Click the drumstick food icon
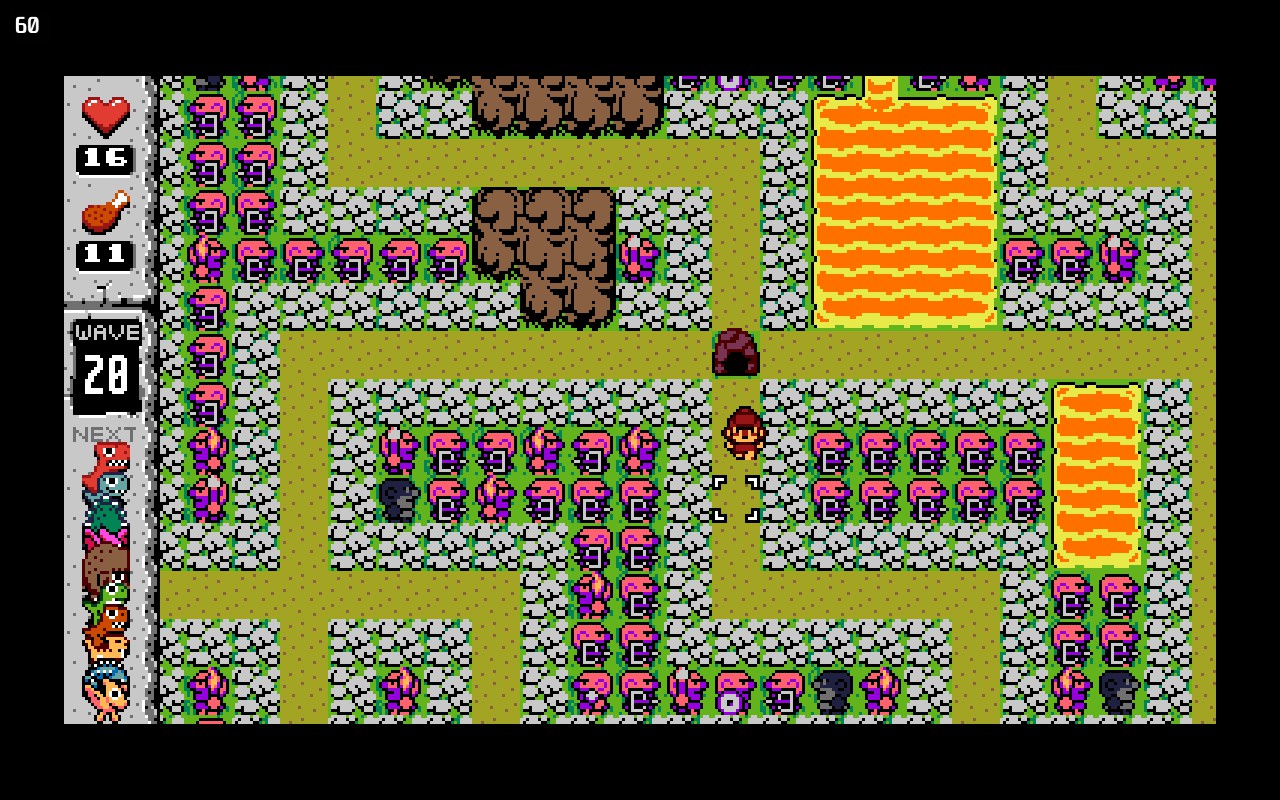The image size is (1280, 800). pyautogui.click(x=104, y=211)
